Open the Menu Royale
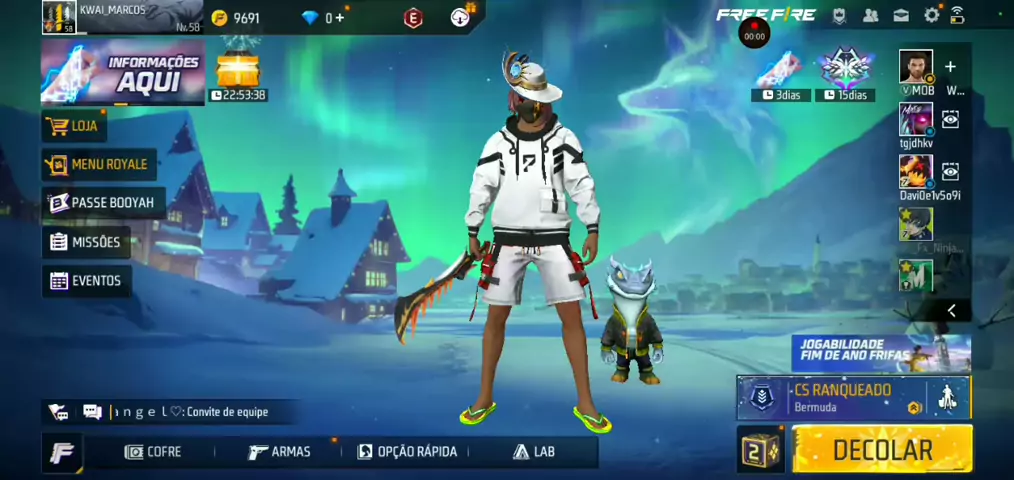Image resolution: width=1014 pixels, height=480 pixels. tap(97, 164)
